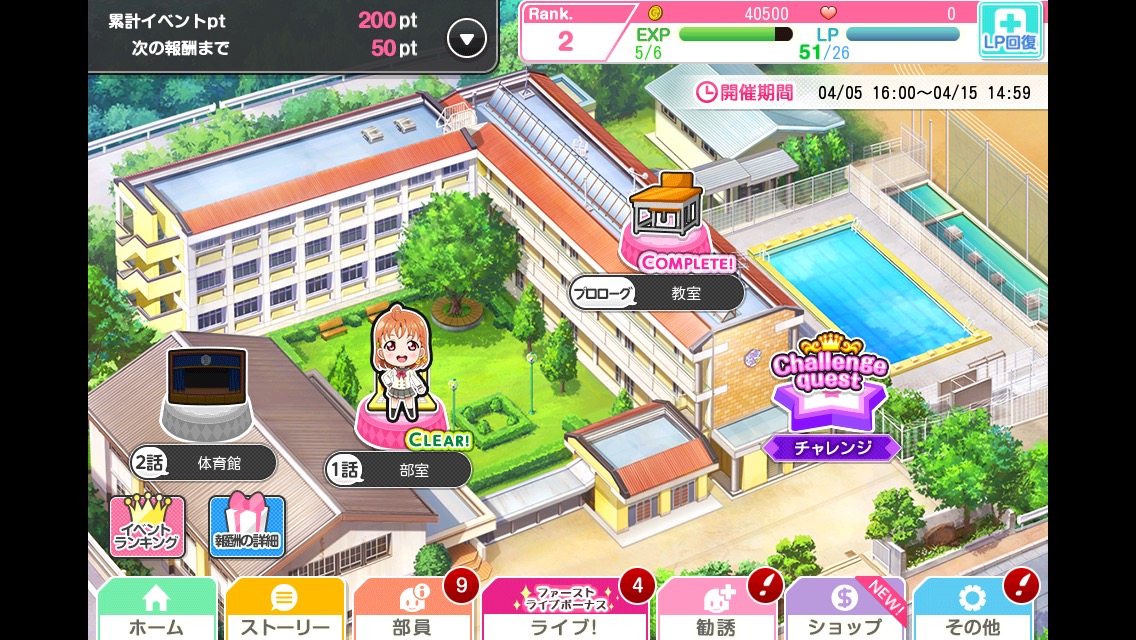Visit the ショップ (Shop)
The width and height of the screenshot is (1136, 640).
click(844, 610)
